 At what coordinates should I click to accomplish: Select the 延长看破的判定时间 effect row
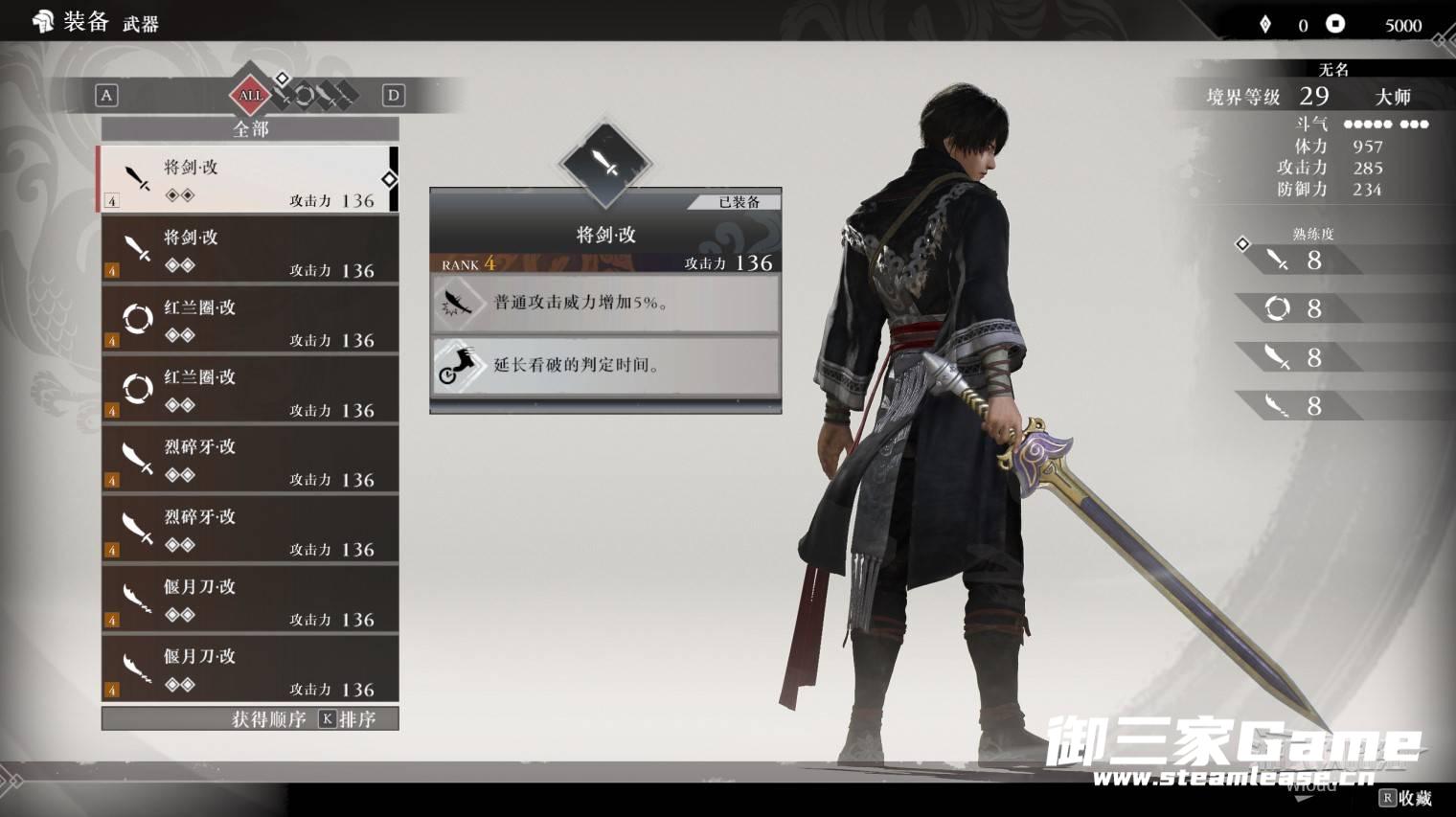click(605, 365)
